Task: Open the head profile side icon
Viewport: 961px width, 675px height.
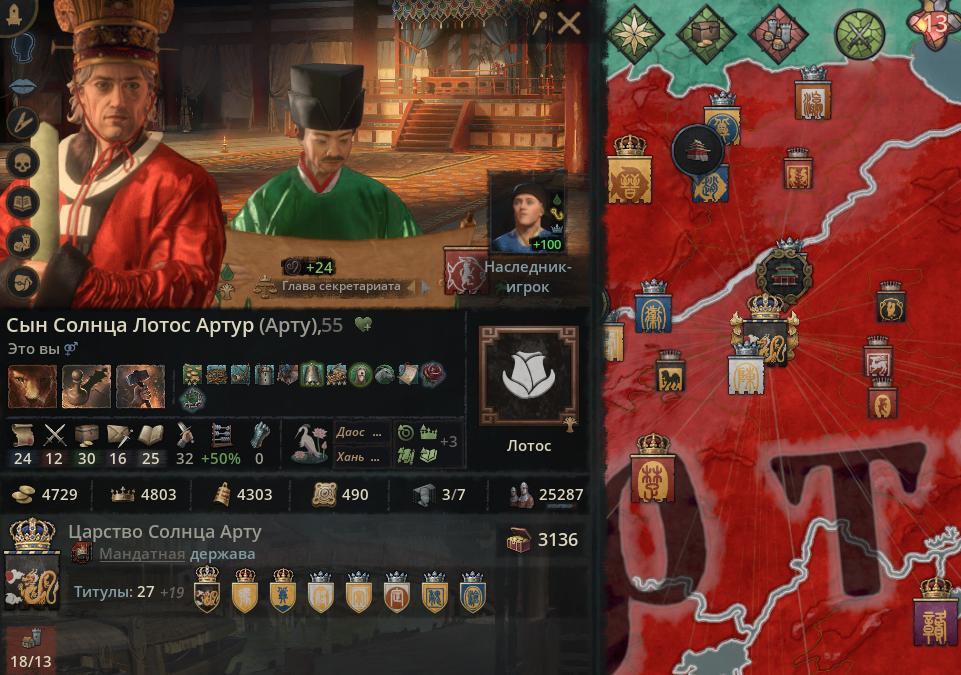Action: (x=23, y=48)
